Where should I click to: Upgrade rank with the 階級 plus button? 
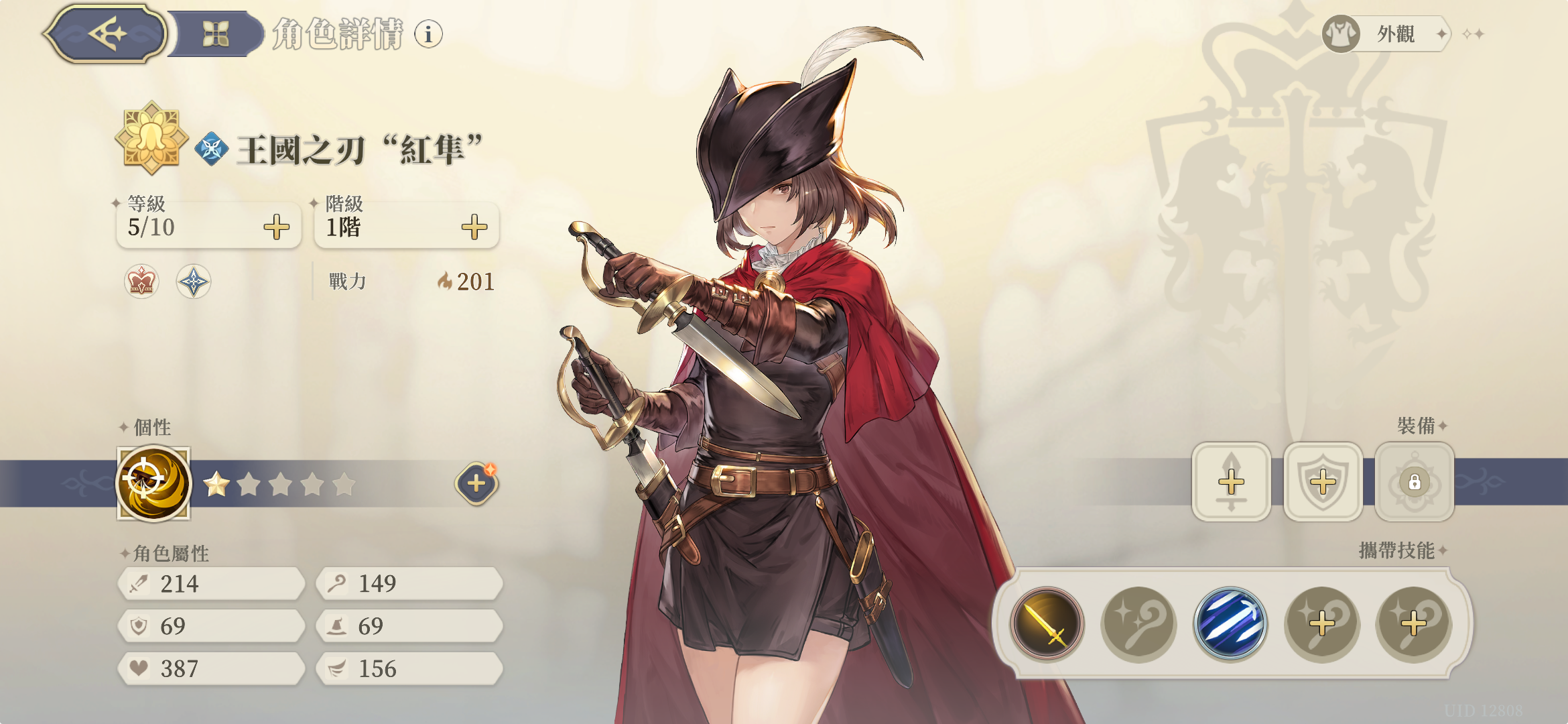tap(474, 227)
